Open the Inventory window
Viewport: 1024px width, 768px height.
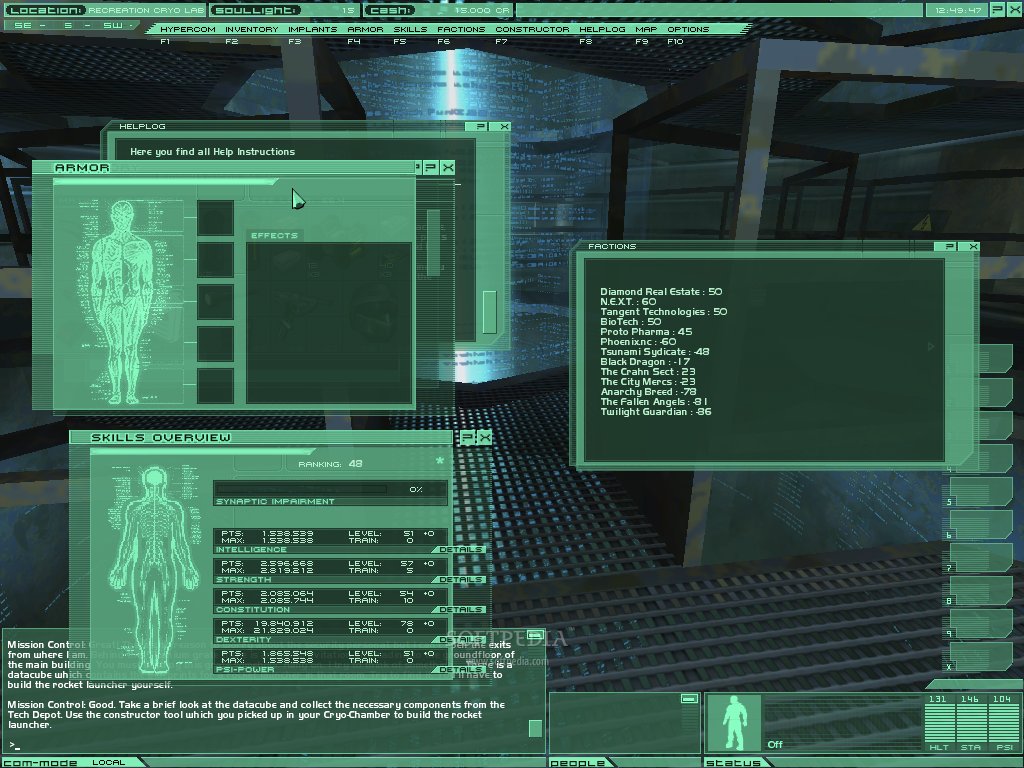click(251, 29)
